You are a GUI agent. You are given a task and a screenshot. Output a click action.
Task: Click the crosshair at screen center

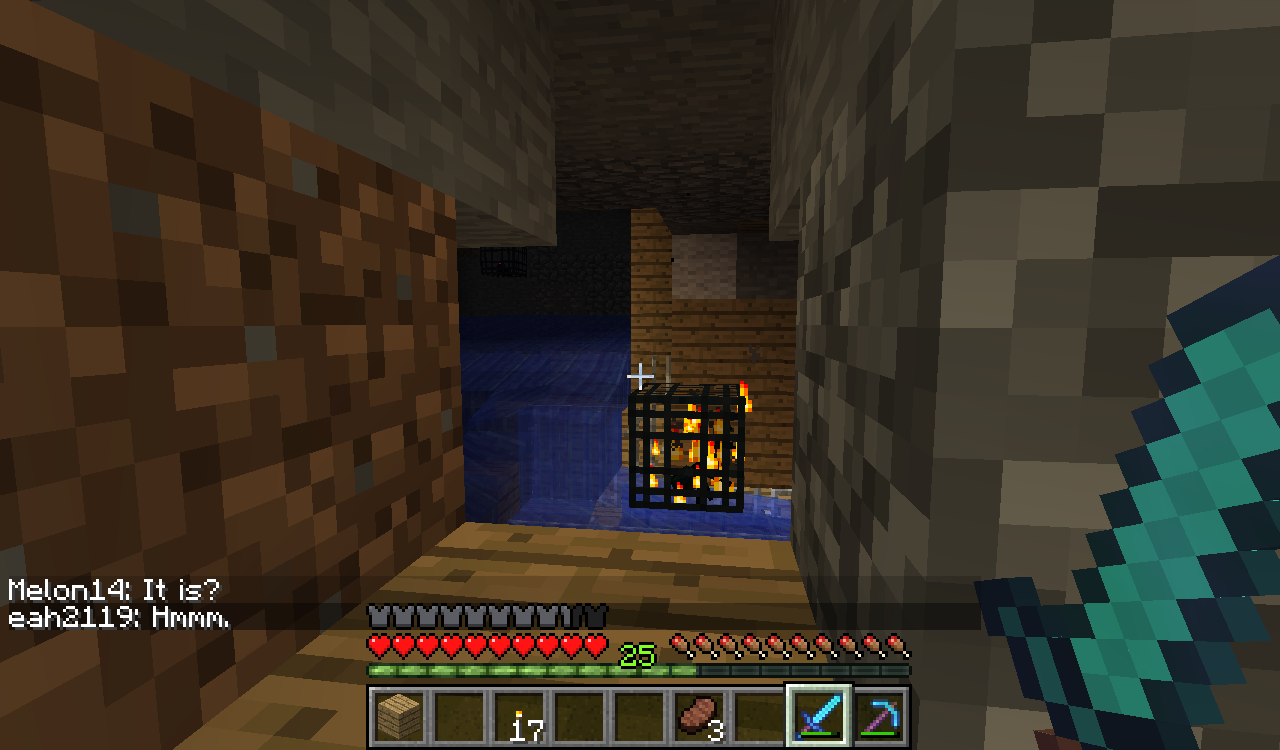point(640,375)
